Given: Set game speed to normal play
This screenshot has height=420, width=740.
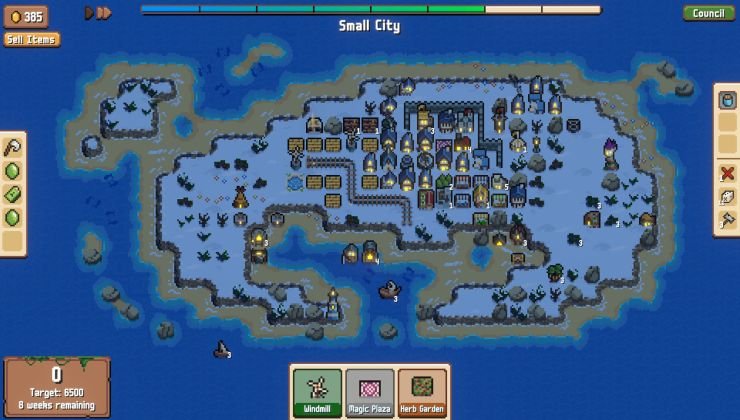Looking at the screenshot, I should click(x=89, y=13).
